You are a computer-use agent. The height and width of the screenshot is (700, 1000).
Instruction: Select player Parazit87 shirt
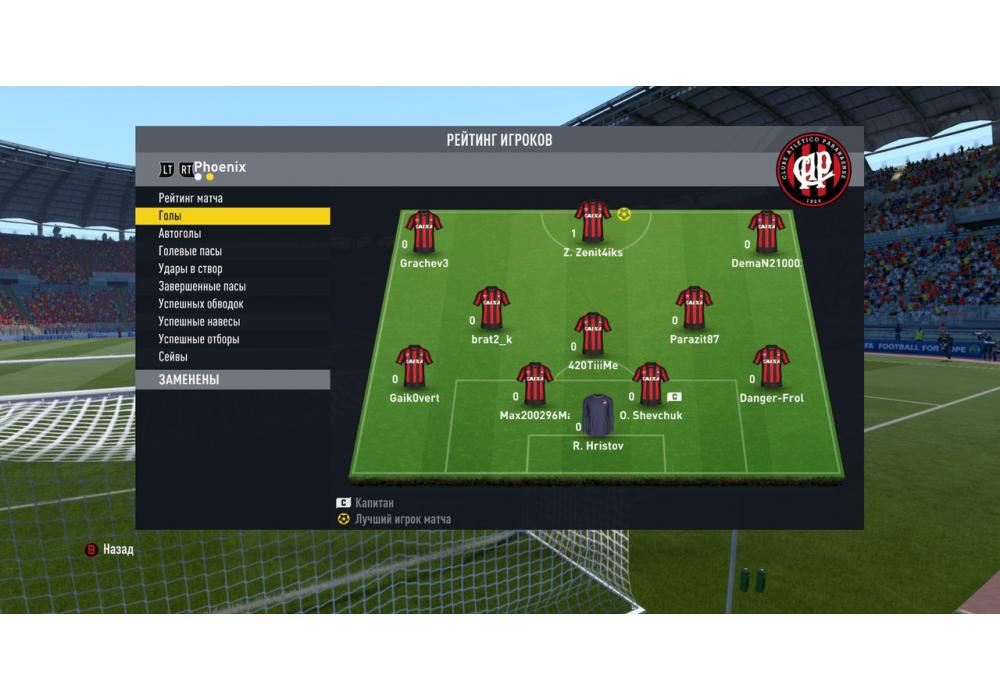click(x=694, y=308)
